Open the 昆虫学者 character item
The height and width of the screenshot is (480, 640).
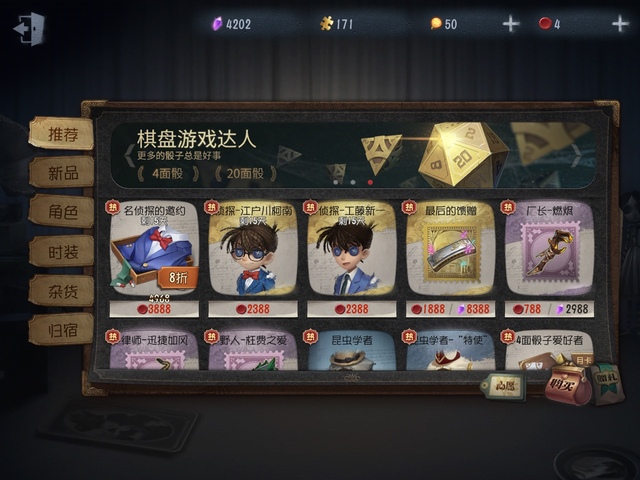pyautogui.click(x=351, y=349)
